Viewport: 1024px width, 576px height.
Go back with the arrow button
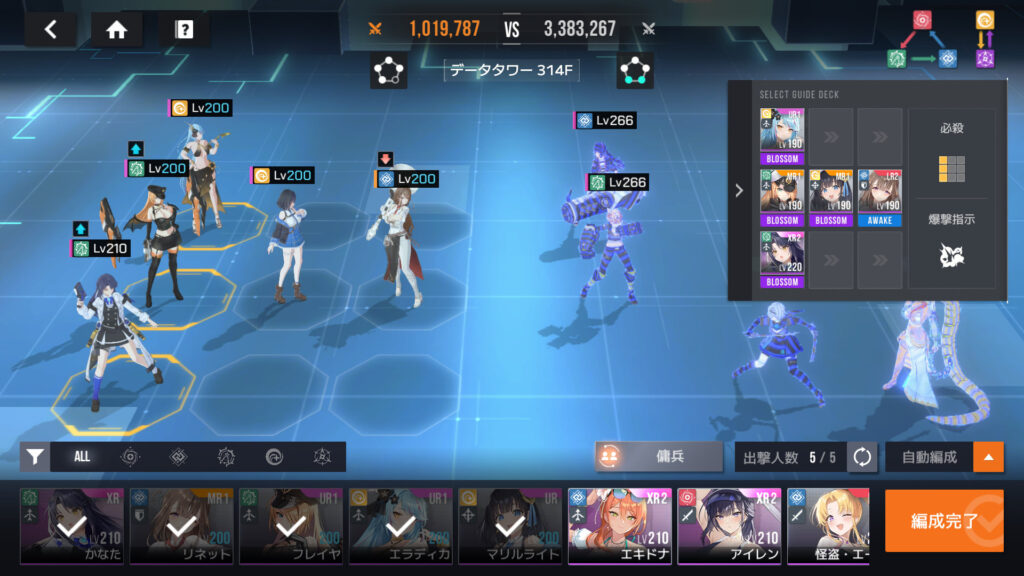tap(51, 30)
